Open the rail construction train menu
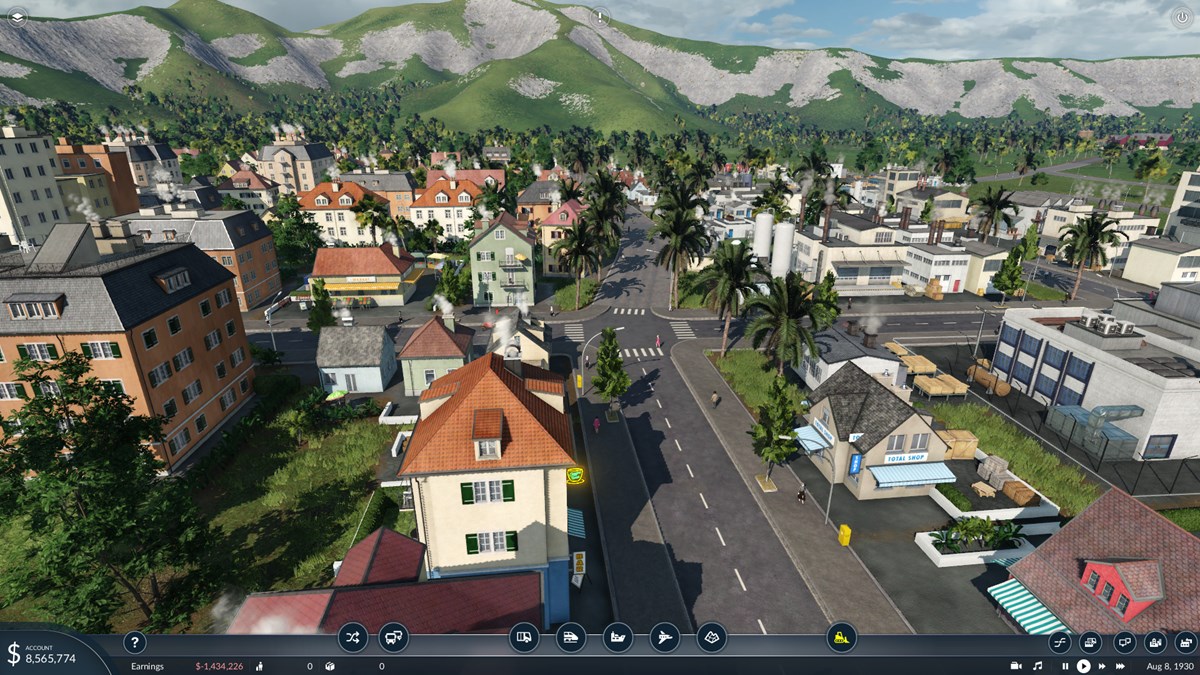The width and height of the screenshot is (1200, 675). click(570, 637)
